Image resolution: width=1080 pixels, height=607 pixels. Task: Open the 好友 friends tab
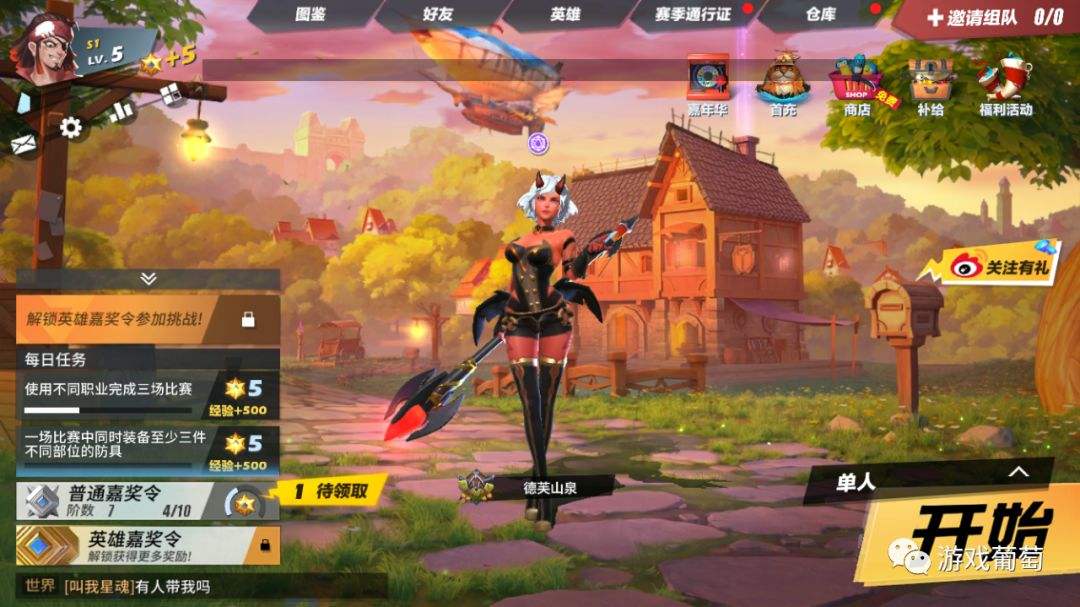[x=438, y=15]
